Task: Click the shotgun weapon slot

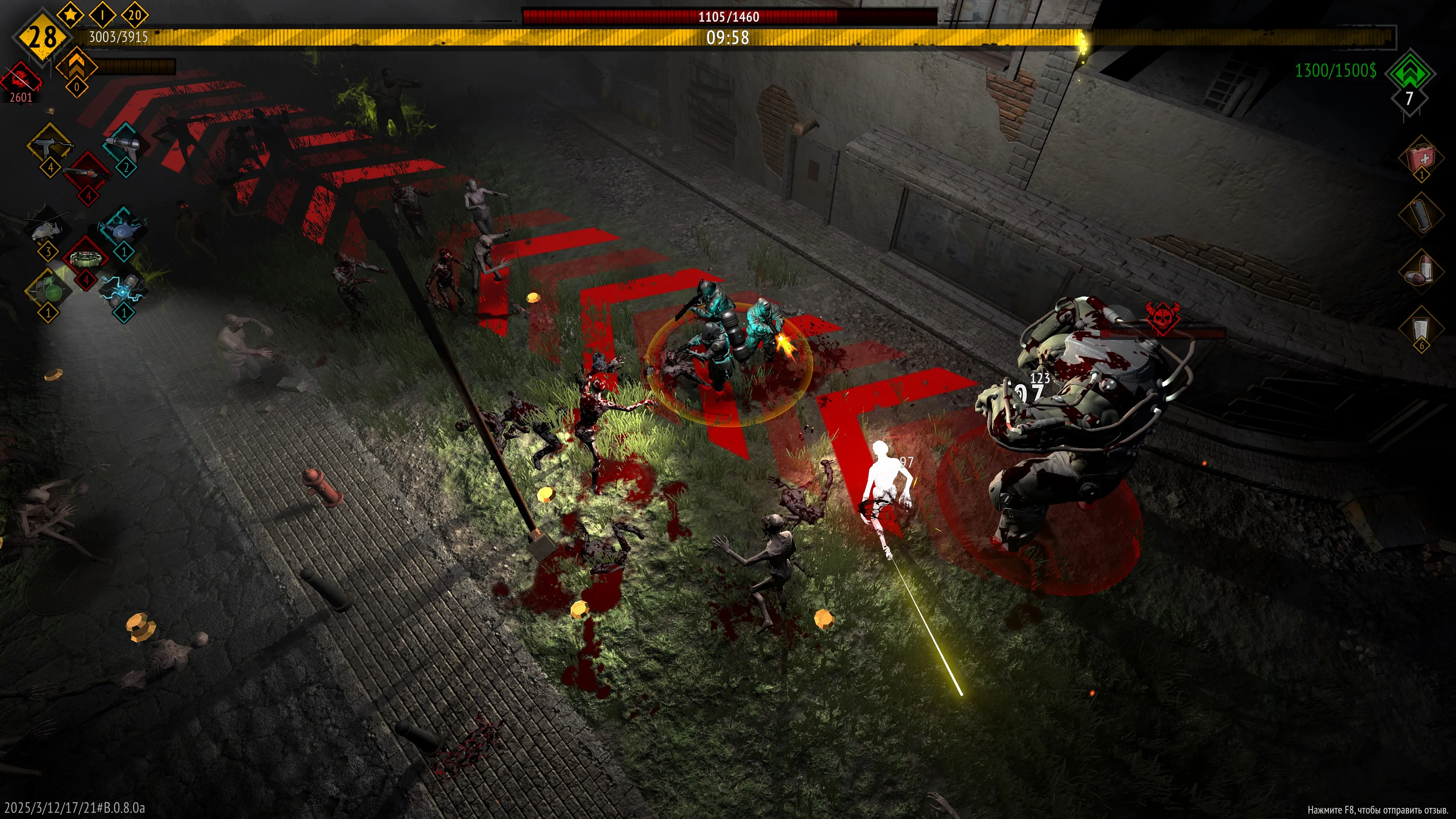Action: pos(87,173)
